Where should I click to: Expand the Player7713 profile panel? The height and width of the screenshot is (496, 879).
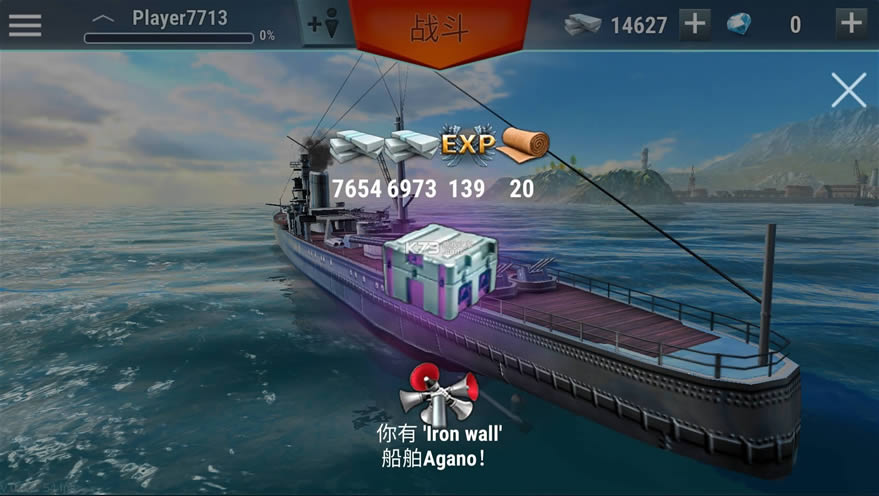103,18
